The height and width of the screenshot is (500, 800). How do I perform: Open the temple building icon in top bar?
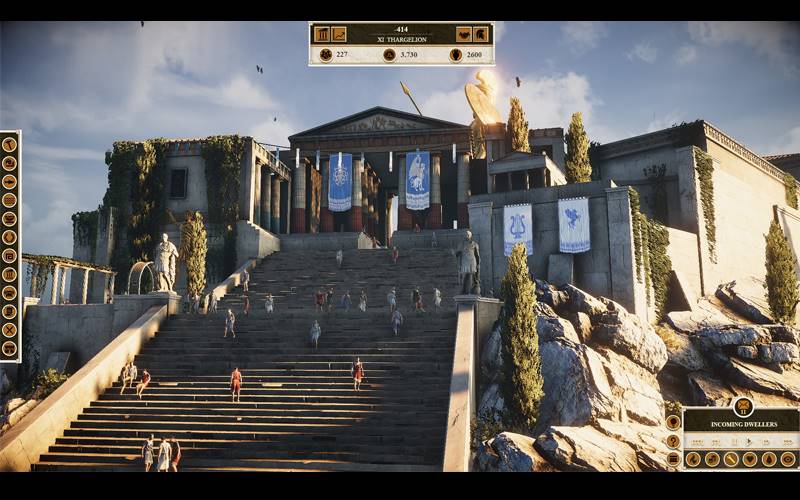322,34
